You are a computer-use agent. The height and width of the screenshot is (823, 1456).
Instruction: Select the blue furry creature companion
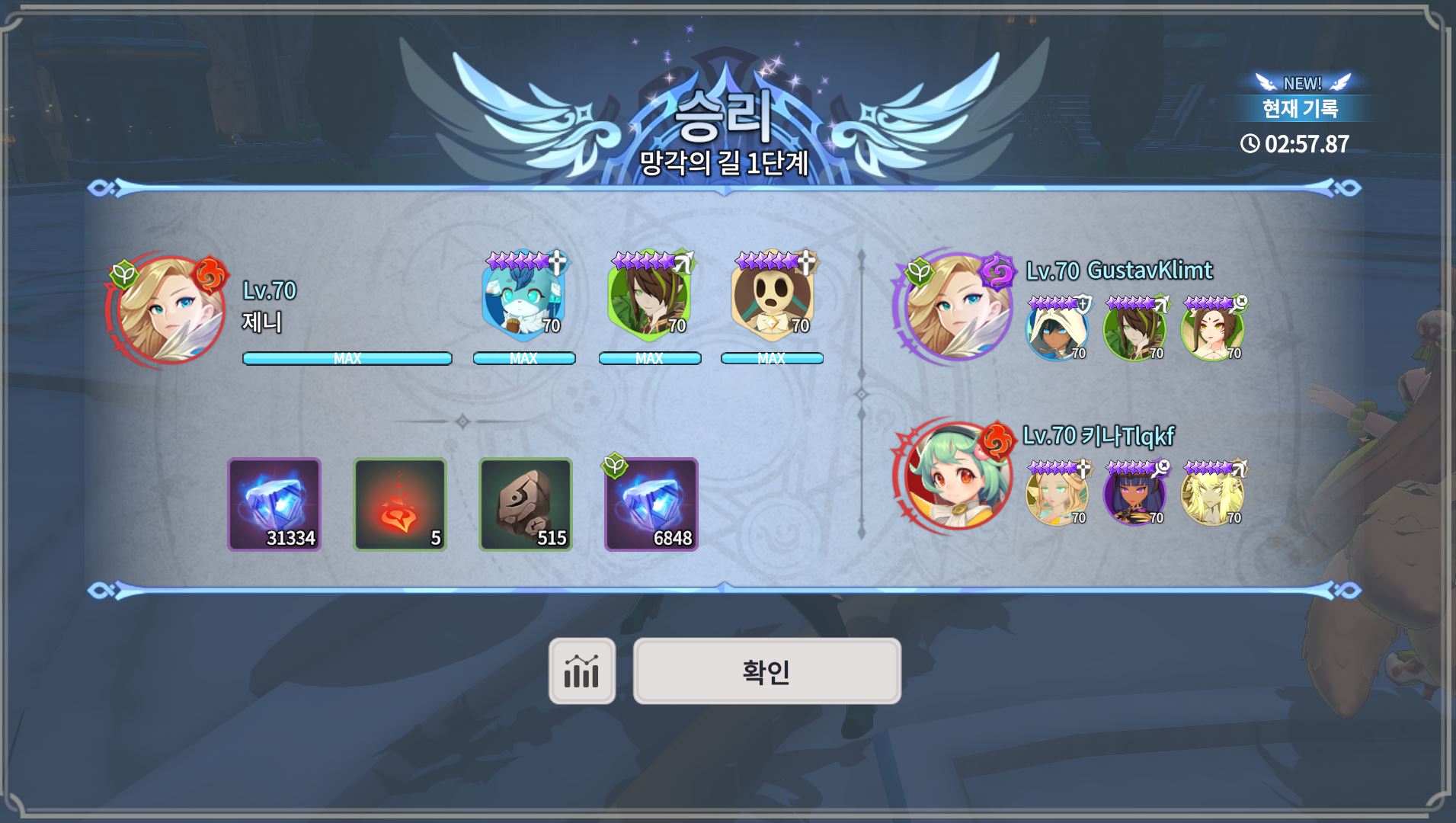pyautogui.click(x=523, y=299)
